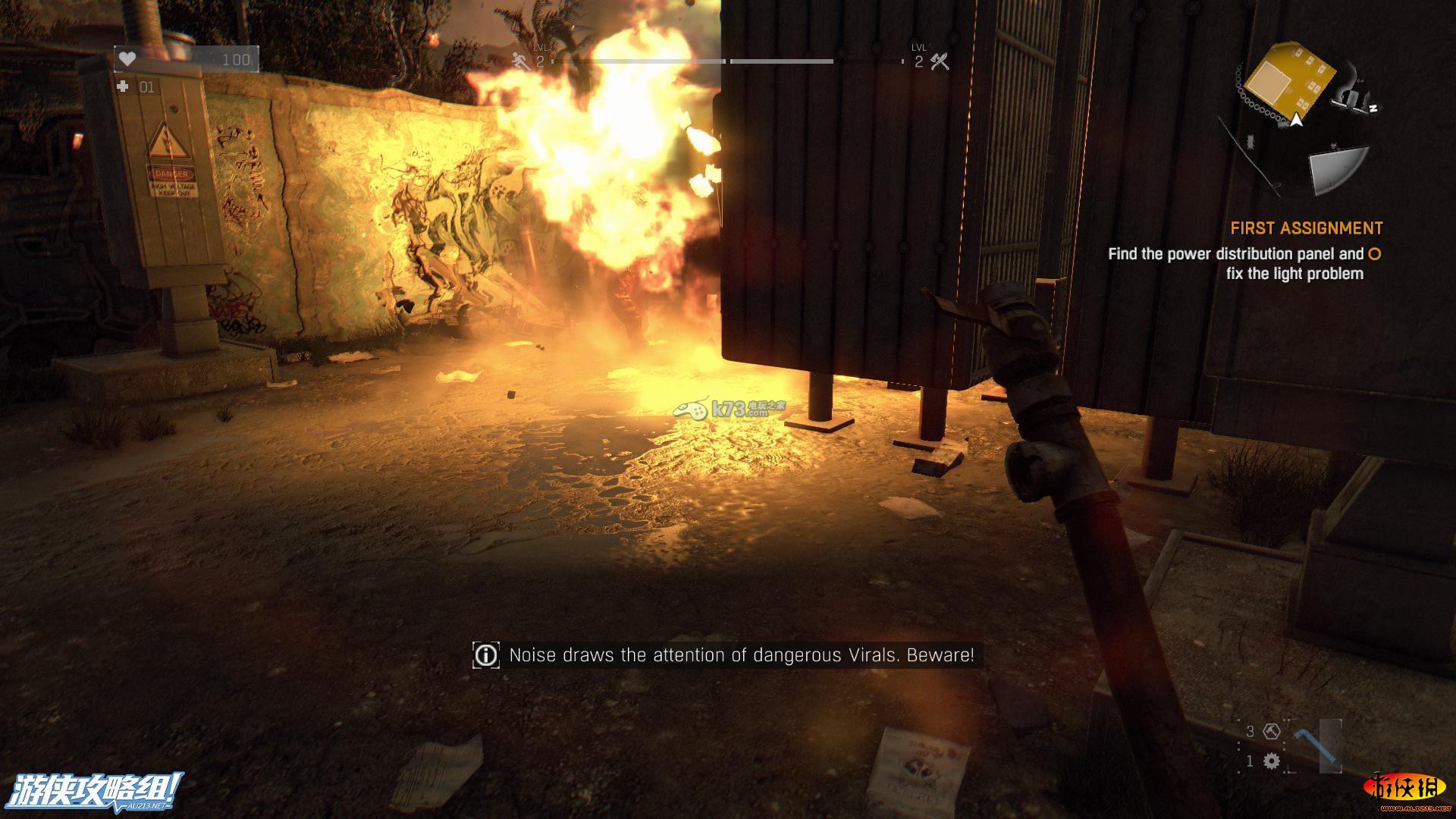Open the power crossed-weapons level icon
This screenshot has width=1456, height=819.
940,61
